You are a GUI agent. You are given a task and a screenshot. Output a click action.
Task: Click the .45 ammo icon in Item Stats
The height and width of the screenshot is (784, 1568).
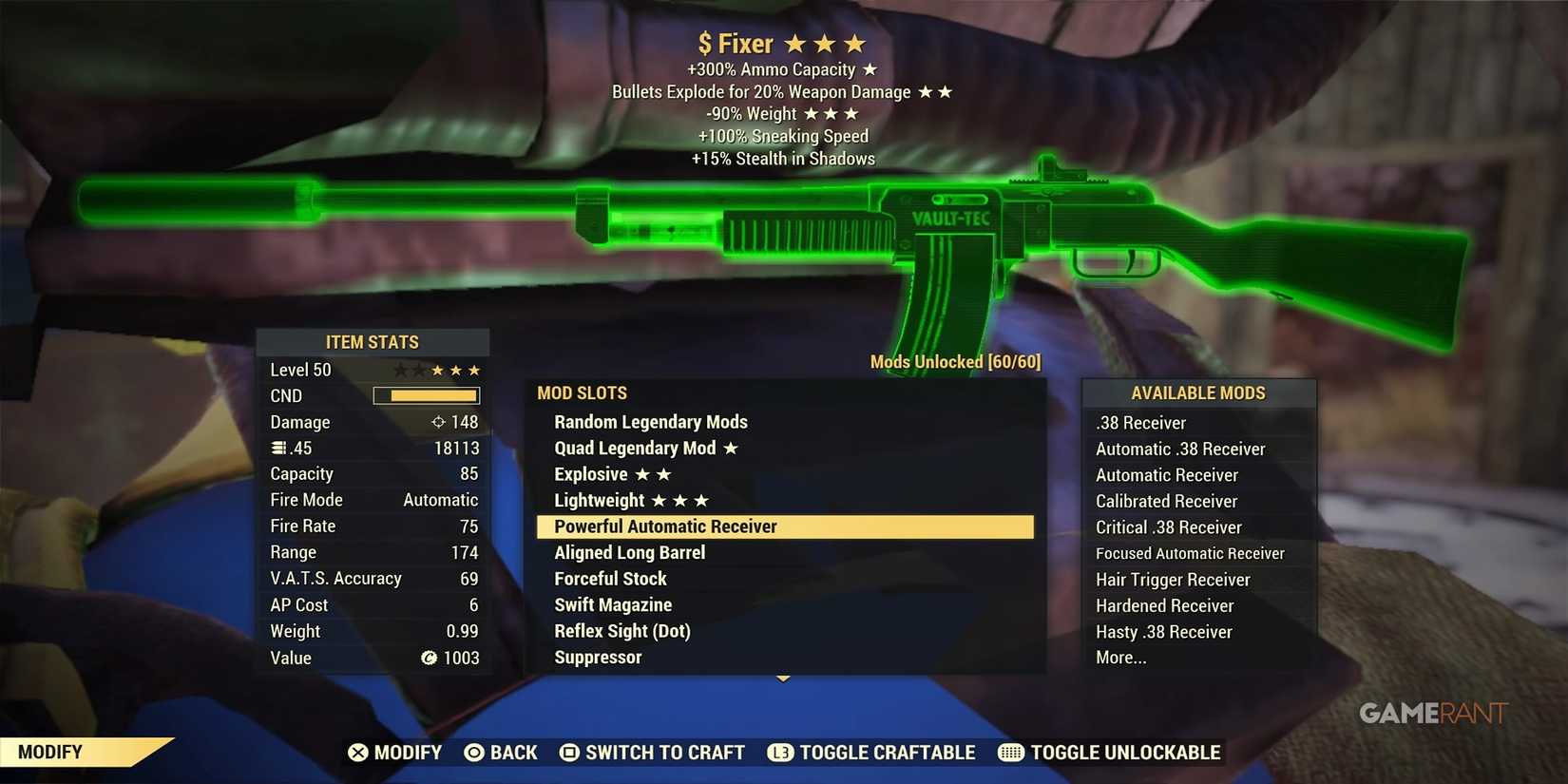(x=277, y=447)
